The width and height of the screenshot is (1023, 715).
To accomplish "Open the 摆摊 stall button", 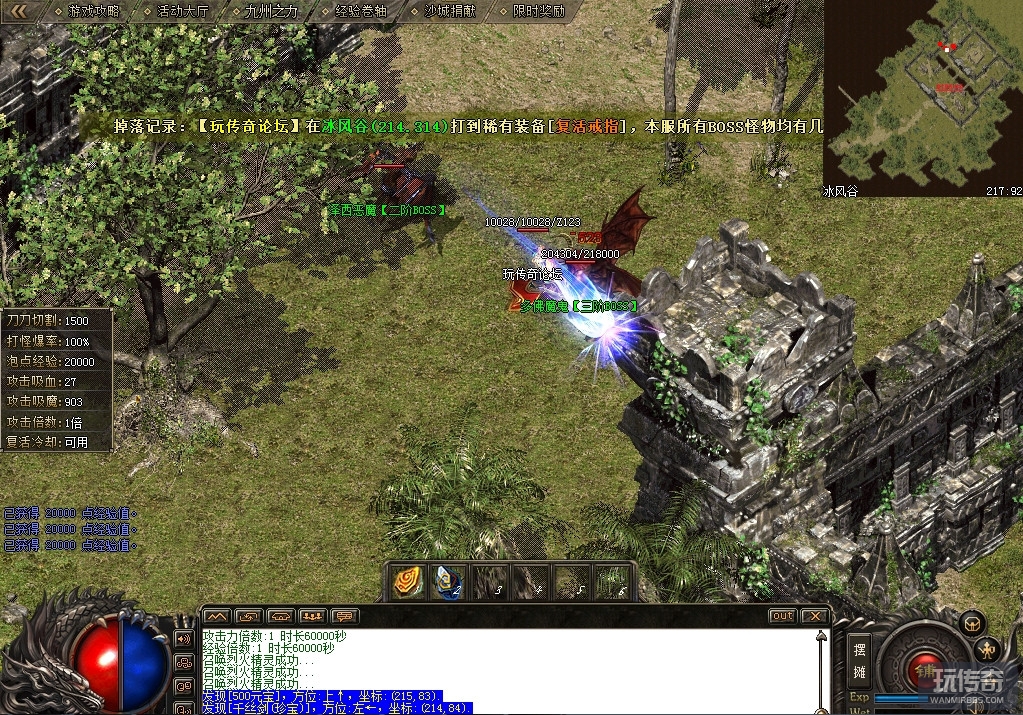I will [859, 661].
